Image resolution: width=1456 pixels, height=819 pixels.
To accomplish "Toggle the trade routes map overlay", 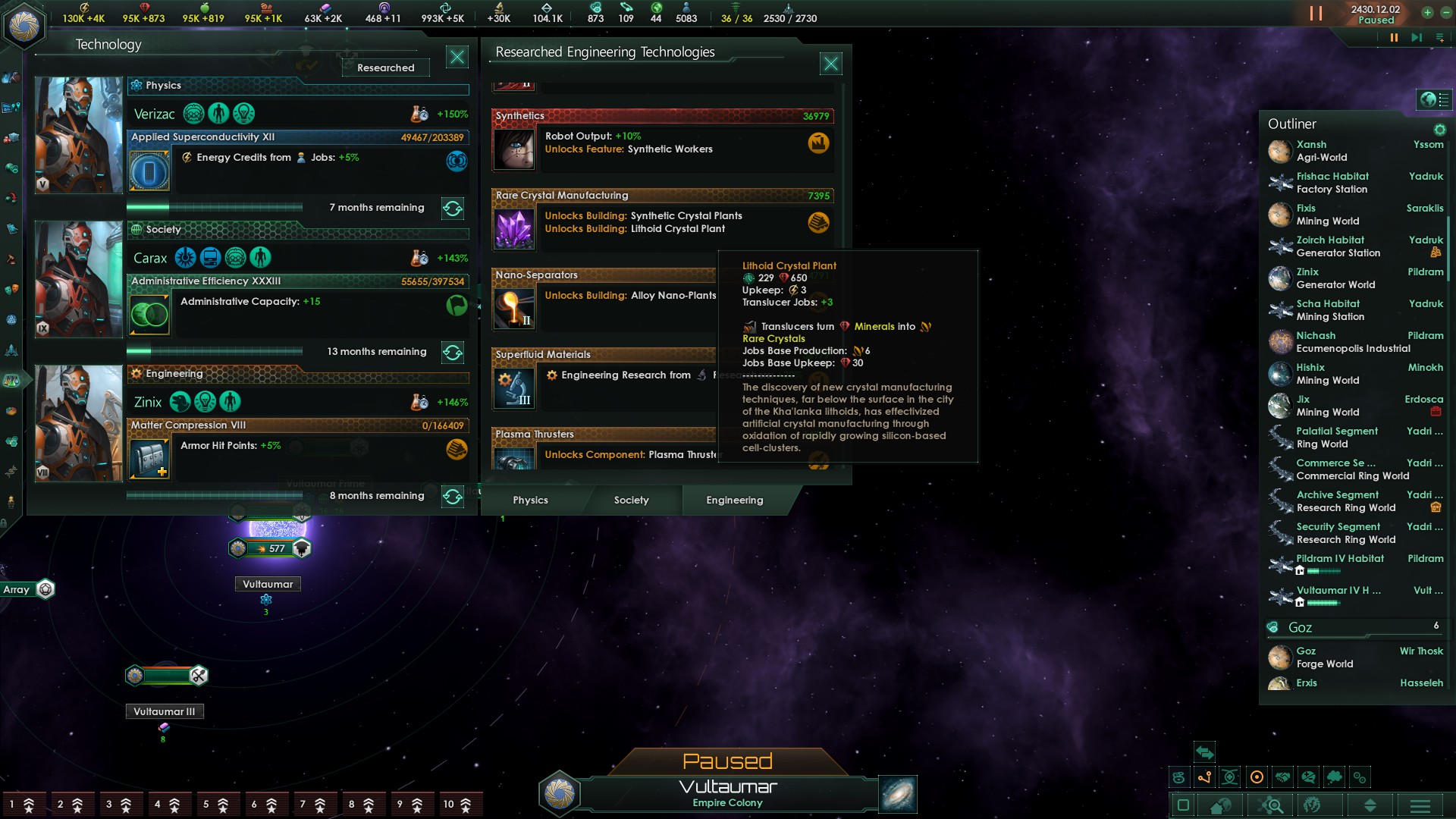I will 1204,777.
